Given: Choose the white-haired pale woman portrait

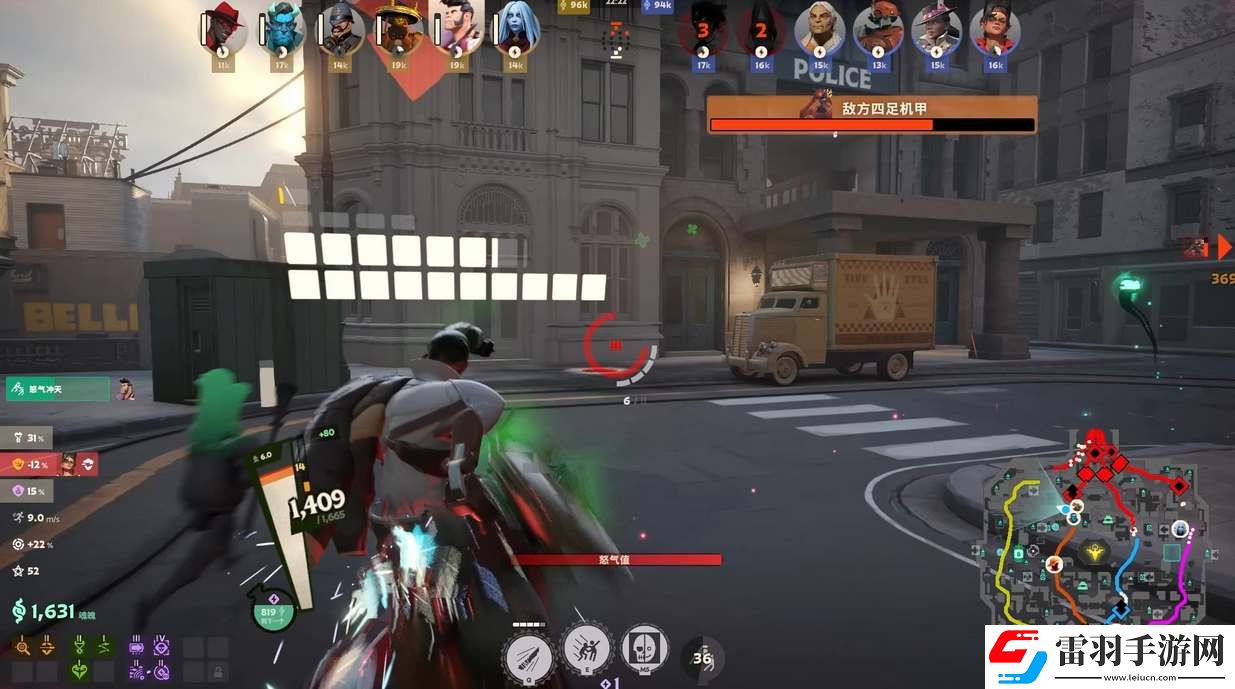Looking at the screenshot, I should [516, 31].
